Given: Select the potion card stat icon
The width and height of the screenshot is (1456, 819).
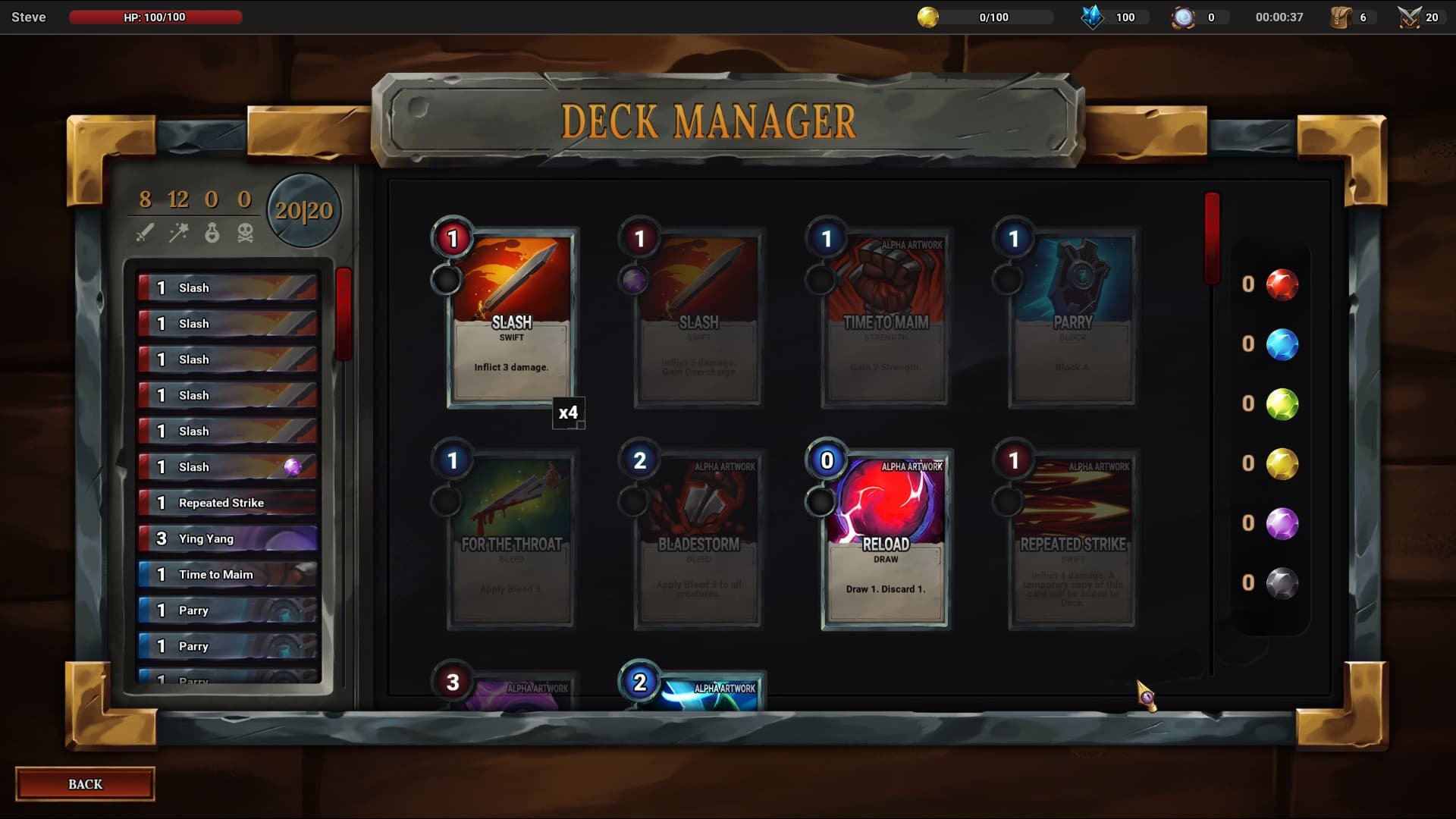Looking at the screenshot, I should pyautogui.click(x=212, y=232).
